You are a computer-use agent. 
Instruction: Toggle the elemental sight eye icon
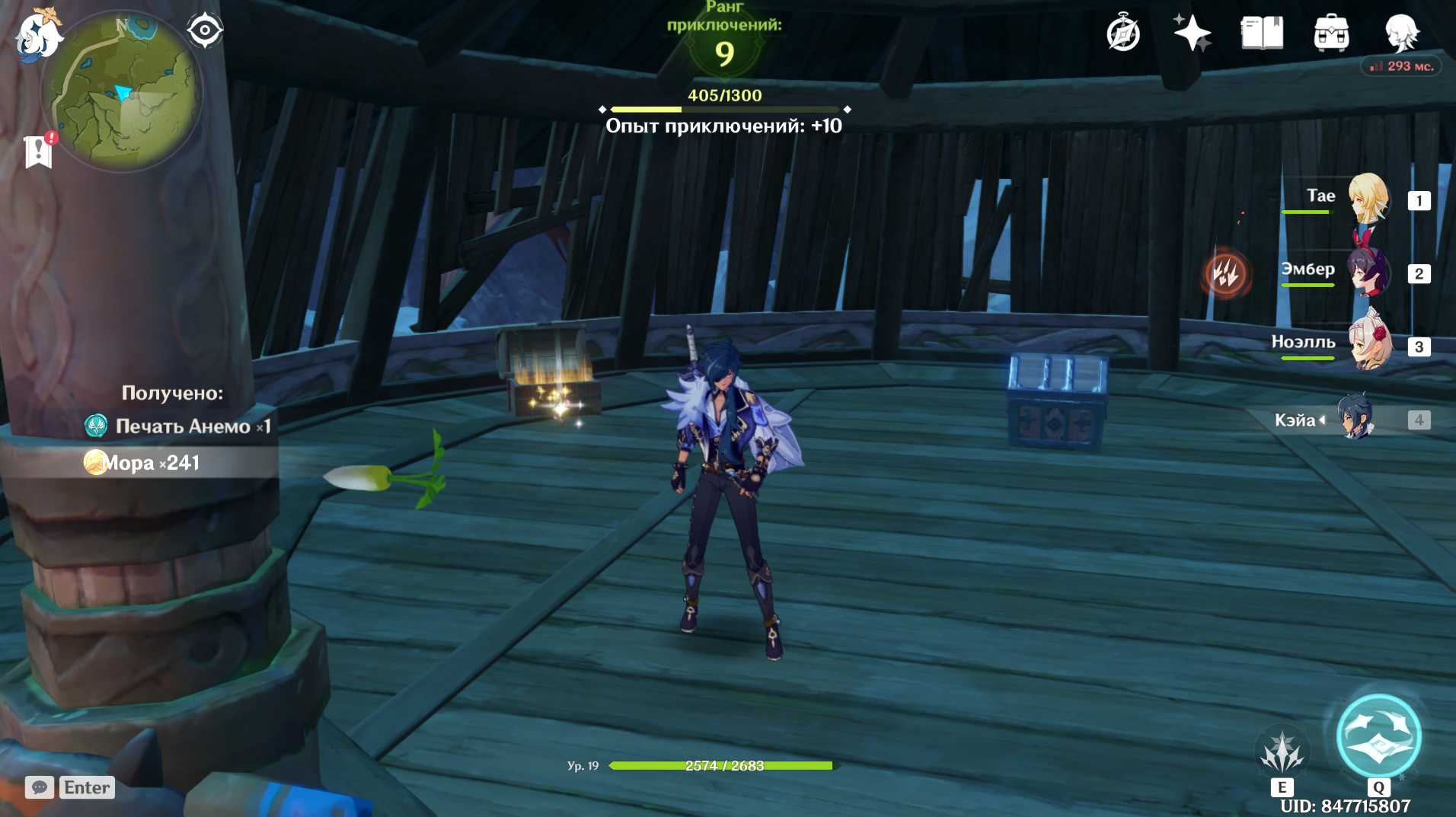click(205, 31)
